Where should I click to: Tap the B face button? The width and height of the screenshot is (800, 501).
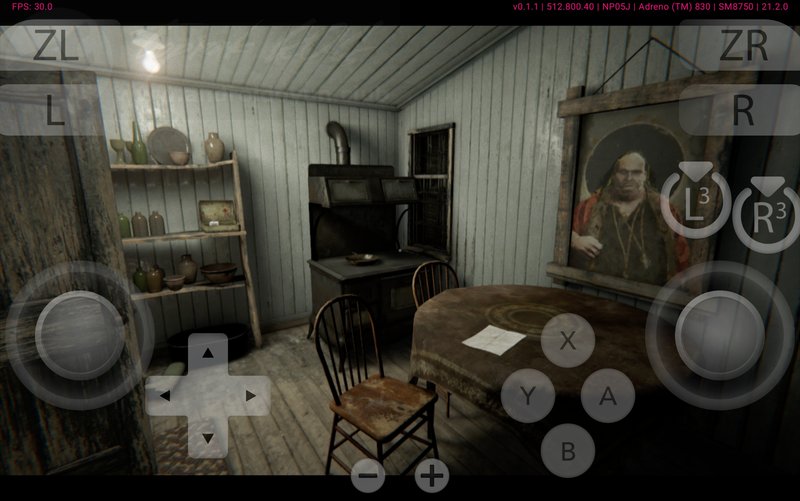coord(568,451)
